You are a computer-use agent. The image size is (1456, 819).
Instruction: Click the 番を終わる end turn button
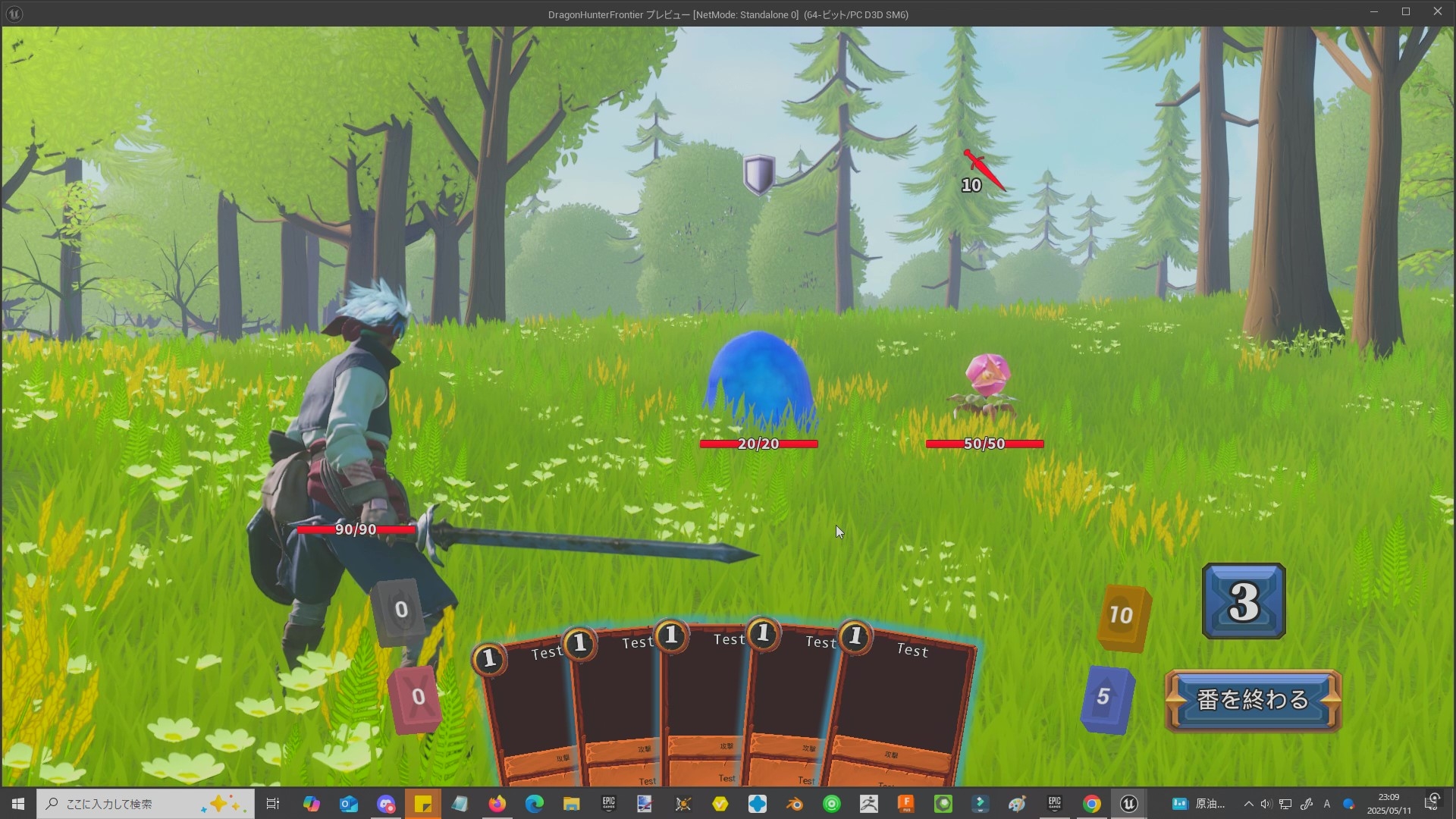click(x=1253, y=699)
